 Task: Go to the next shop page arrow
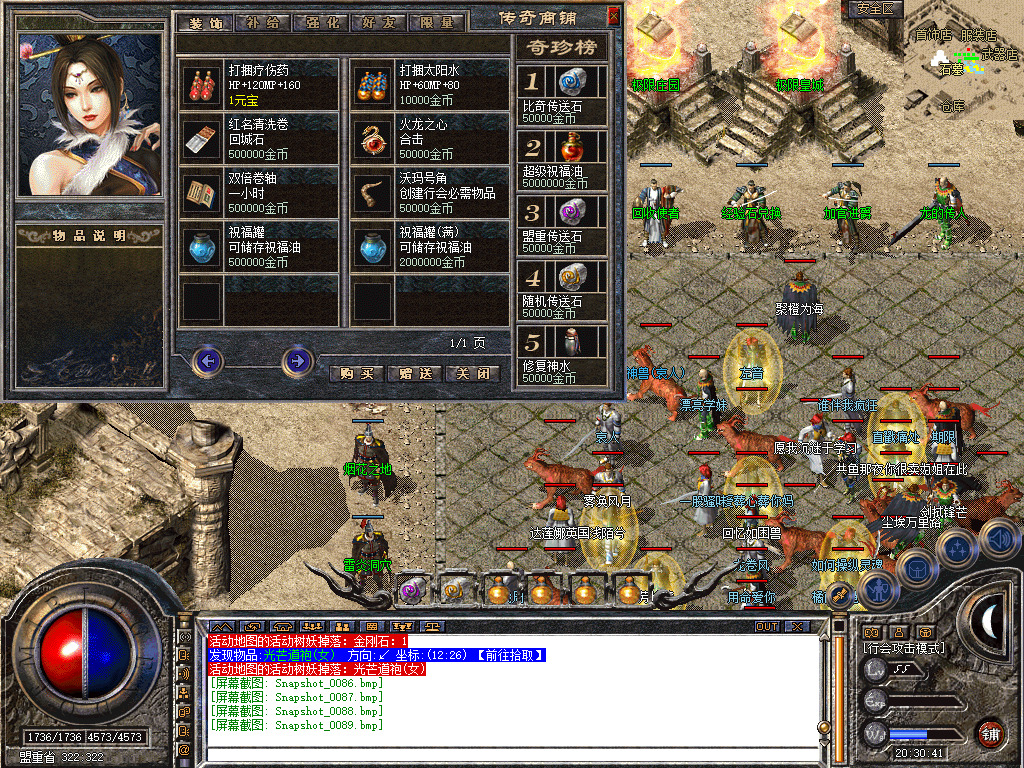(x=297, y=361)
